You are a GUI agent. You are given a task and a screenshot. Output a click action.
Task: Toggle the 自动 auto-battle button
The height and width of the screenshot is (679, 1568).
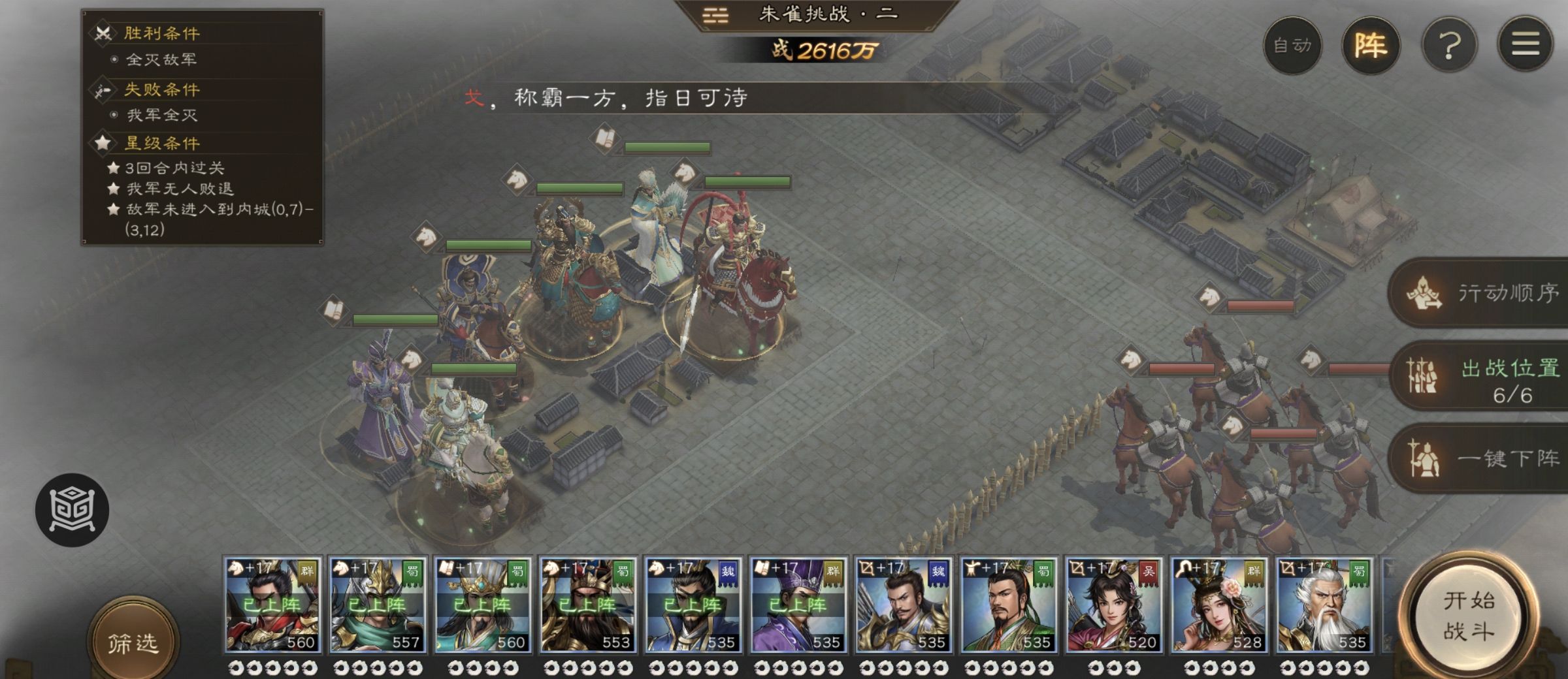(1292, 46)
